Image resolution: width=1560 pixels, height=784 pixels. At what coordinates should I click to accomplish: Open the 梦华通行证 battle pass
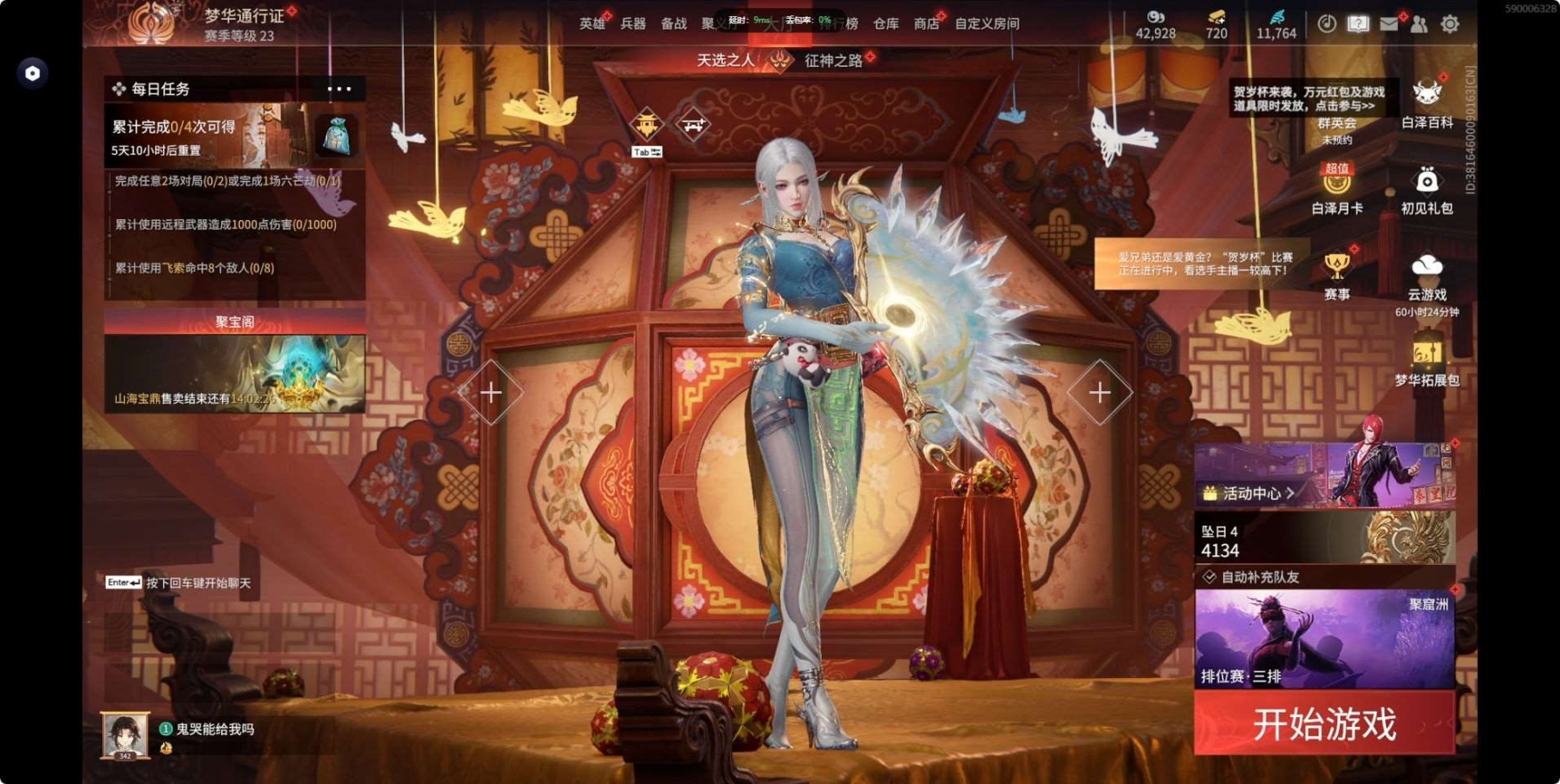(244, 16)
